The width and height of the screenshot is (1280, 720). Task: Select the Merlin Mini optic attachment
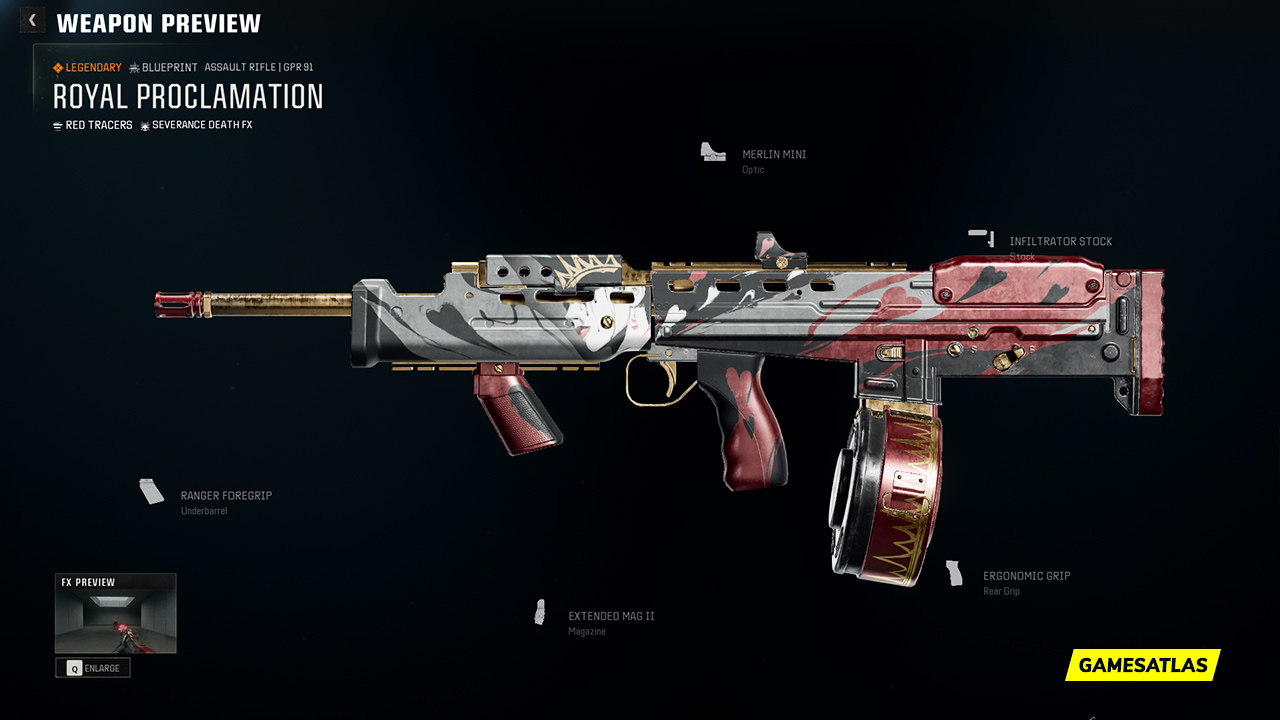773,155
